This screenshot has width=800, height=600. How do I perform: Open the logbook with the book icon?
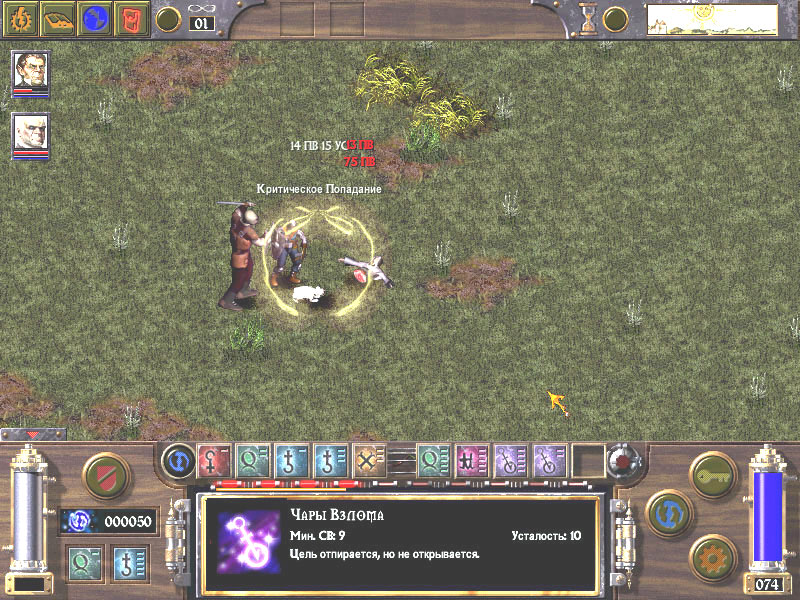58,17
